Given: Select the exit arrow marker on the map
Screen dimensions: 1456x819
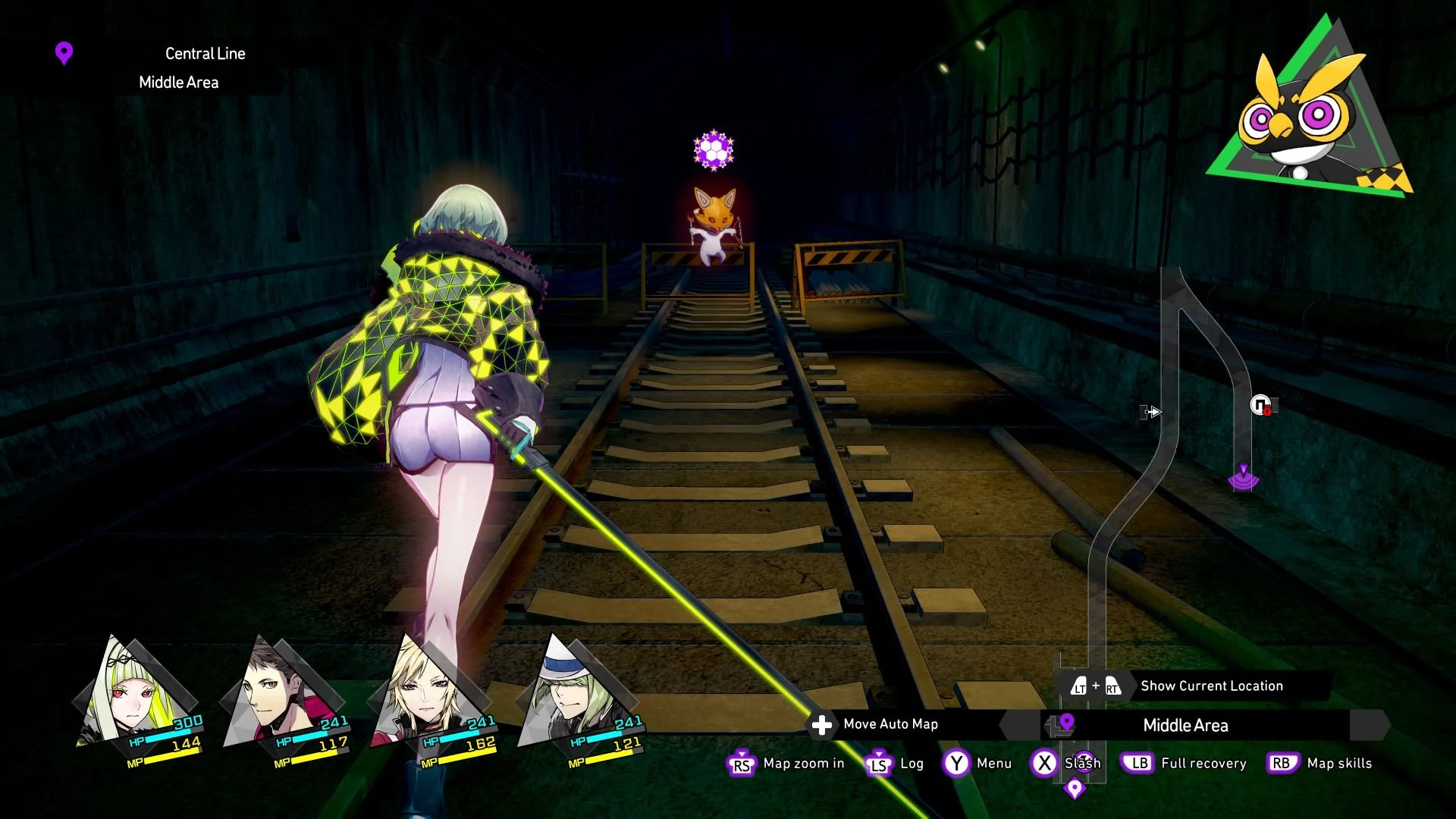Looking at the screenshot, I should (x=1152, y=412).
